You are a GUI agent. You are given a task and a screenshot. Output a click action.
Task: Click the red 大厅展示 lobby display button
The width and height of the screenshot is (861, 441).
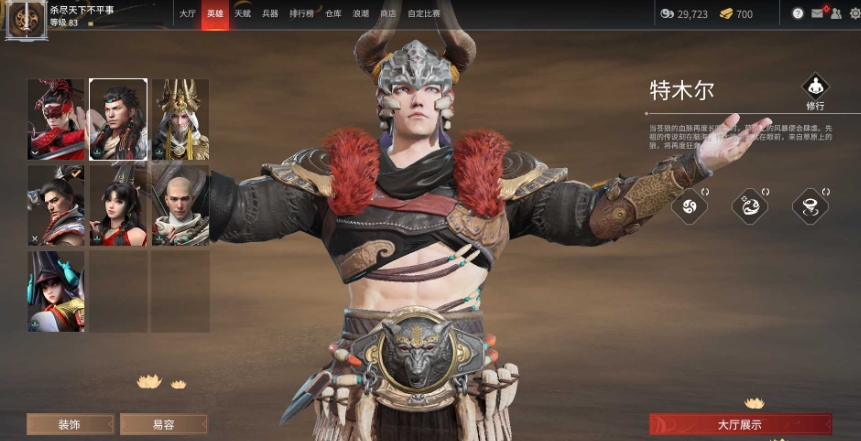coord(740,424)
